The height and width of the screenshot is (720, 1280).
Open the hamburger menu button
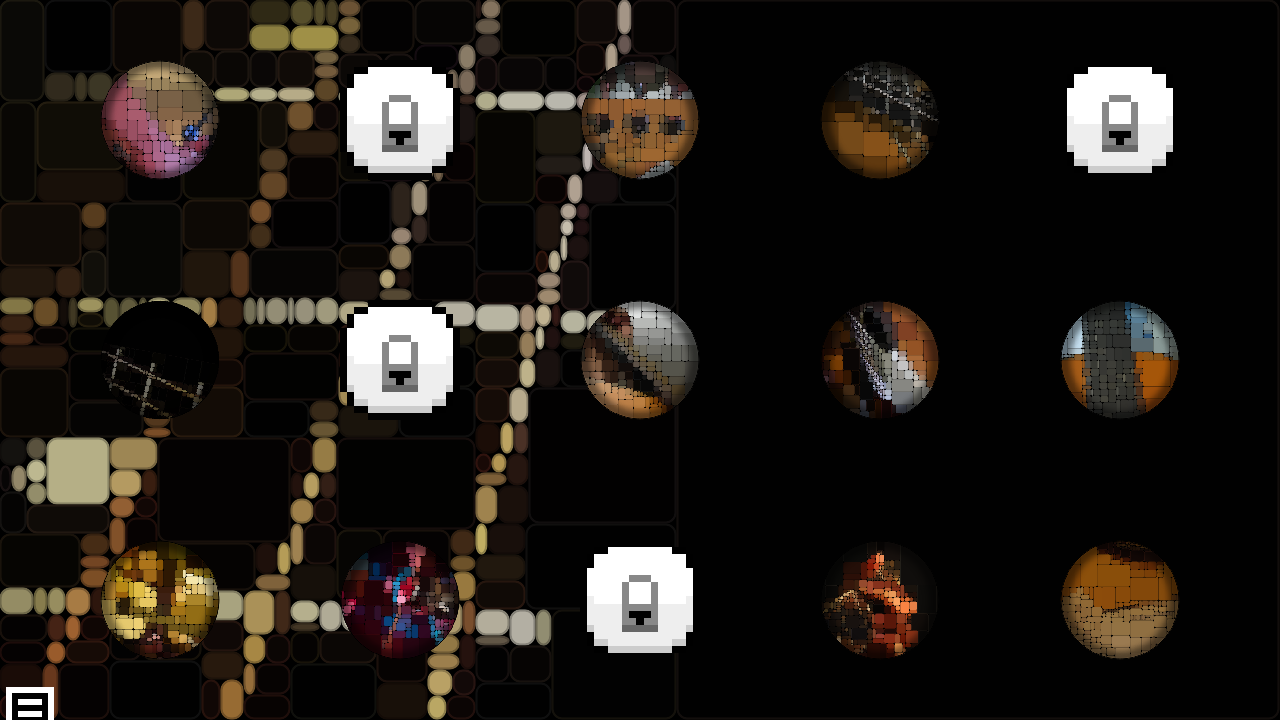point(30,704)
